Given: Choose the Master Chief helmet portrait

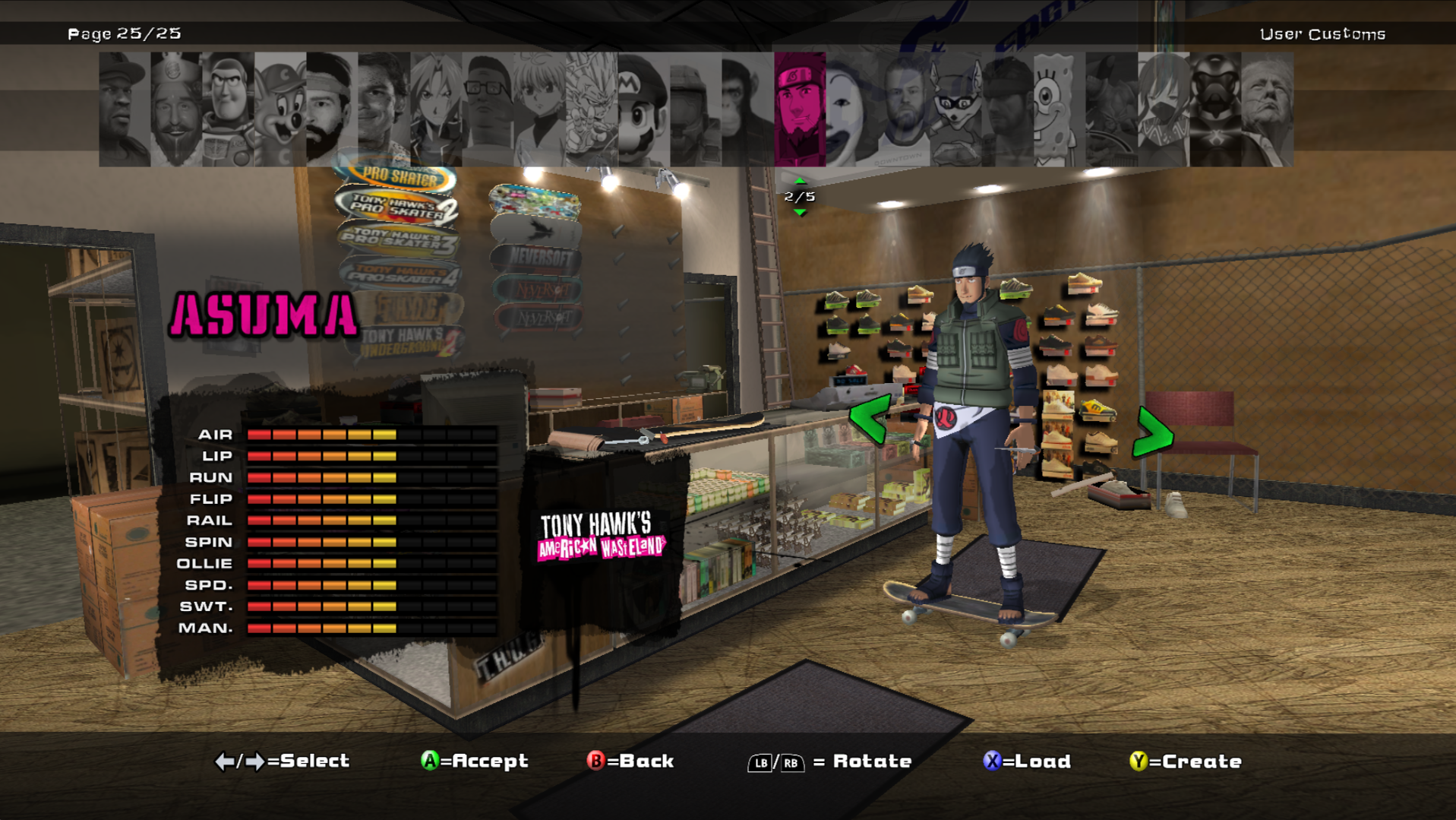Looking at the screenshot, I should pos(695,109).
